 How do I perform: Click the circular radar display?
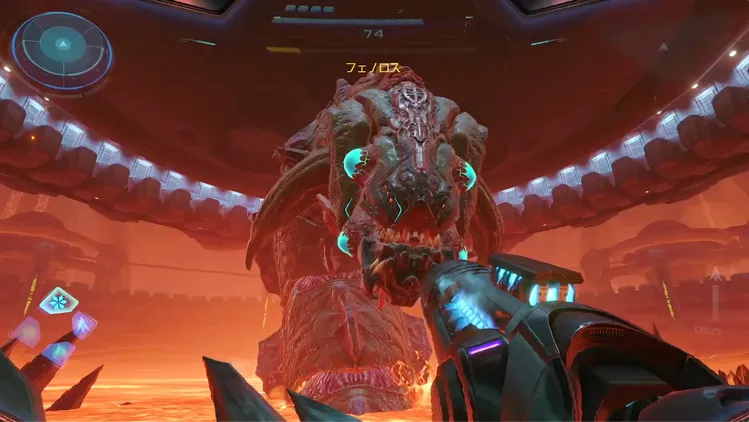[62, 46]
